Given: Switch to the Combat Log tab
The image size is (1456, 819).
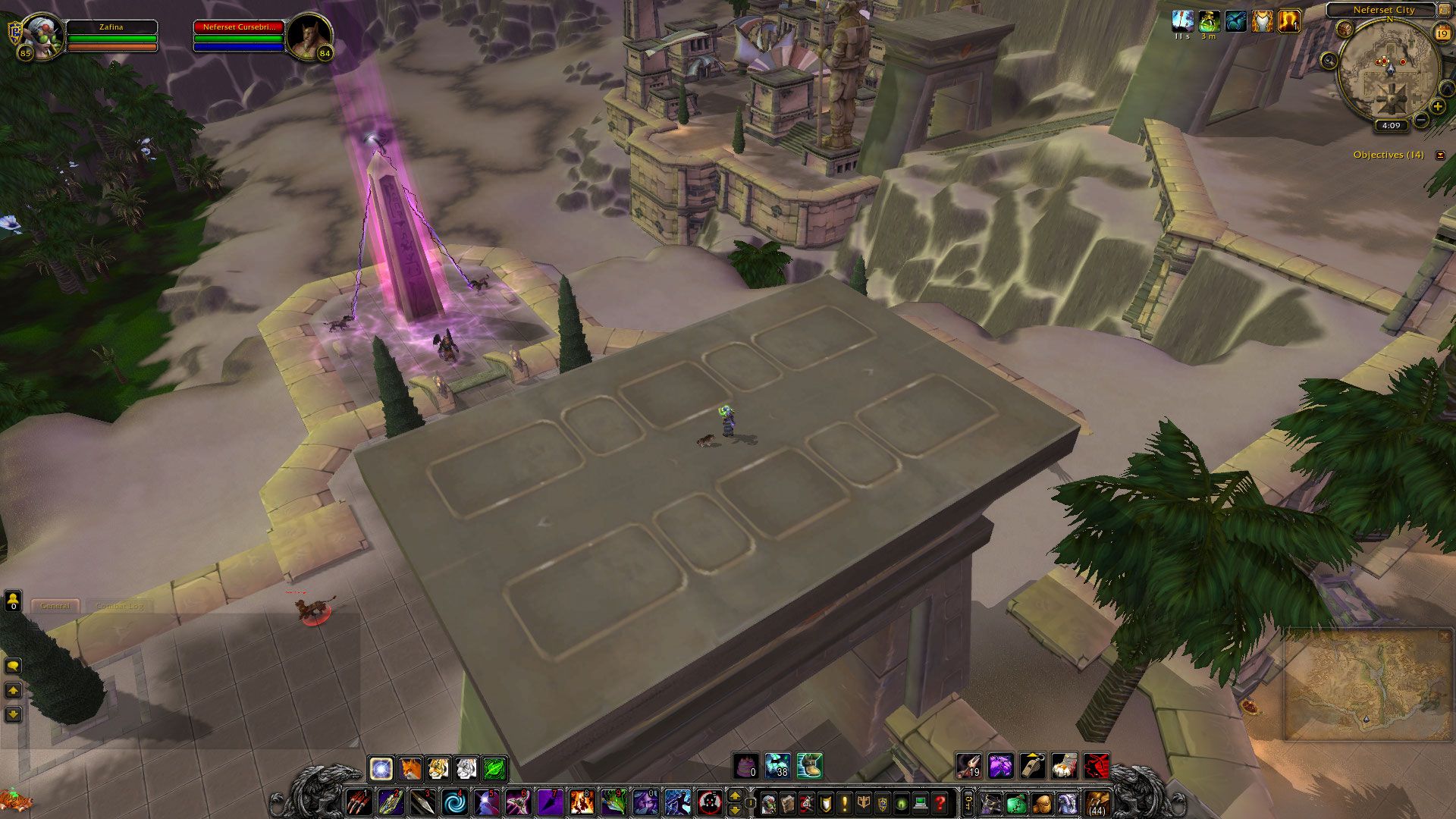Looking at the screenshot, I should pyautogui.click(x=120, y=606).
